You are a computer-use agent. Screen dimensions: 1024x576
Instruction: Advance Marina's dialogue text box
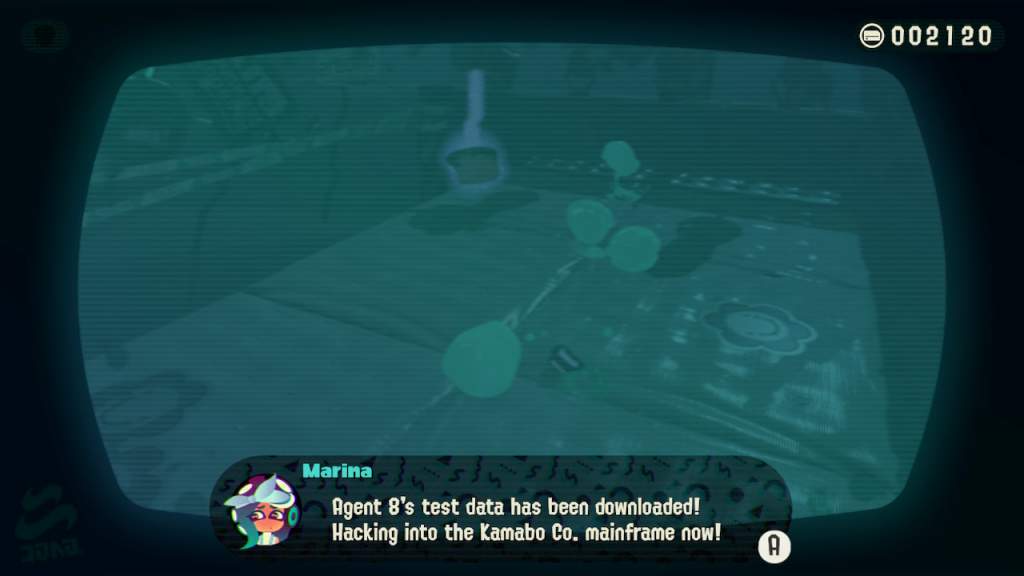click(775, 545)
